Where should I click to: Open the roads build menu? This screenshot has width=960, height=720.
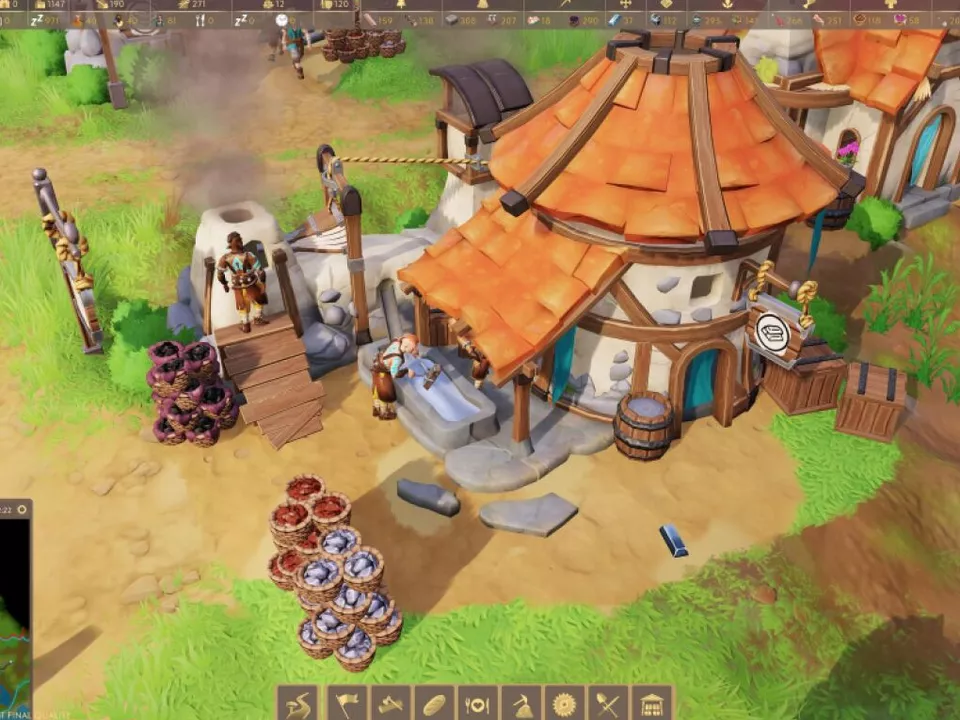[297, 704]
